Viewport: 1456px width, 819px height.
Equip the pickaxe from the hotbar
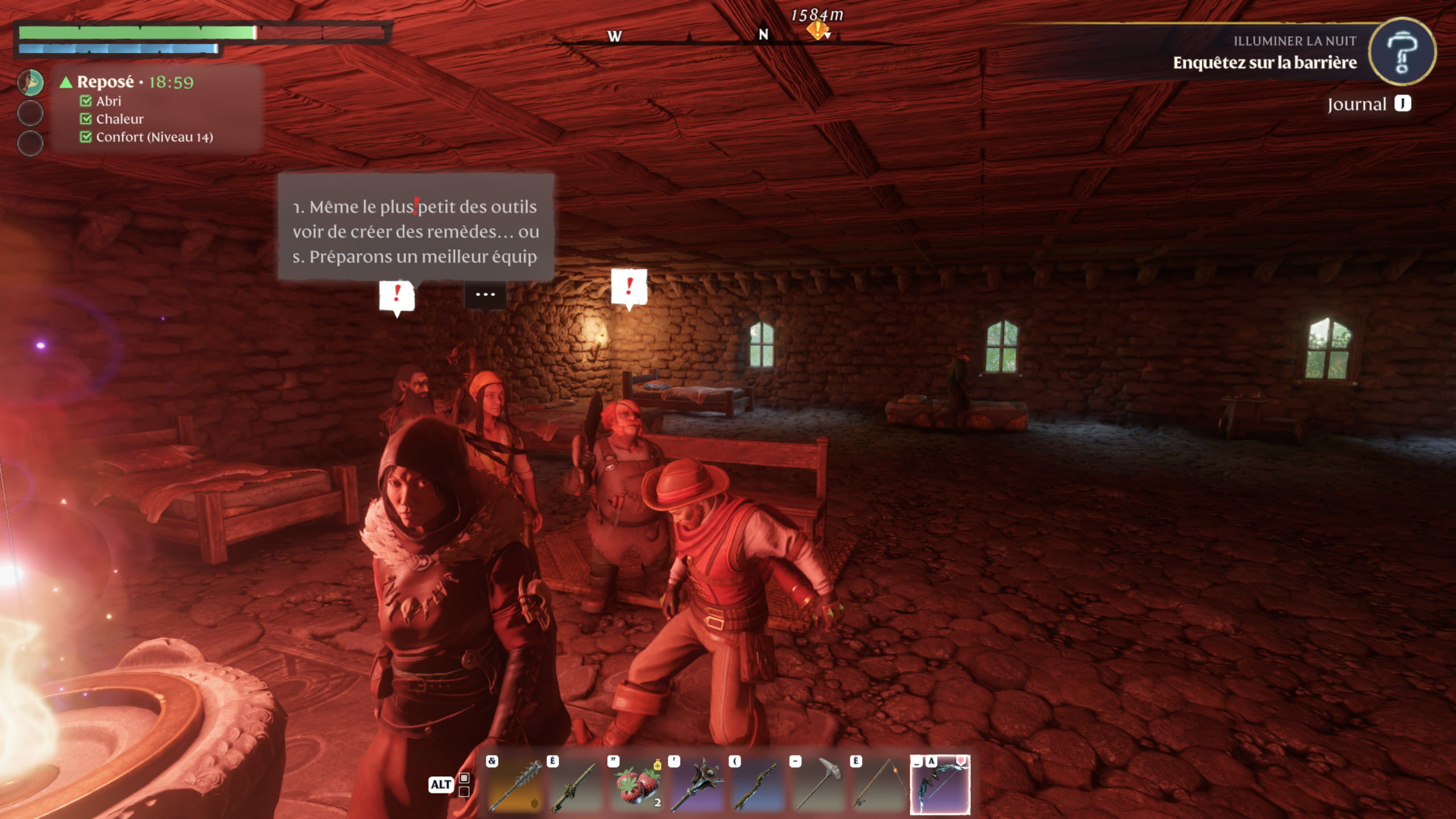818,785
